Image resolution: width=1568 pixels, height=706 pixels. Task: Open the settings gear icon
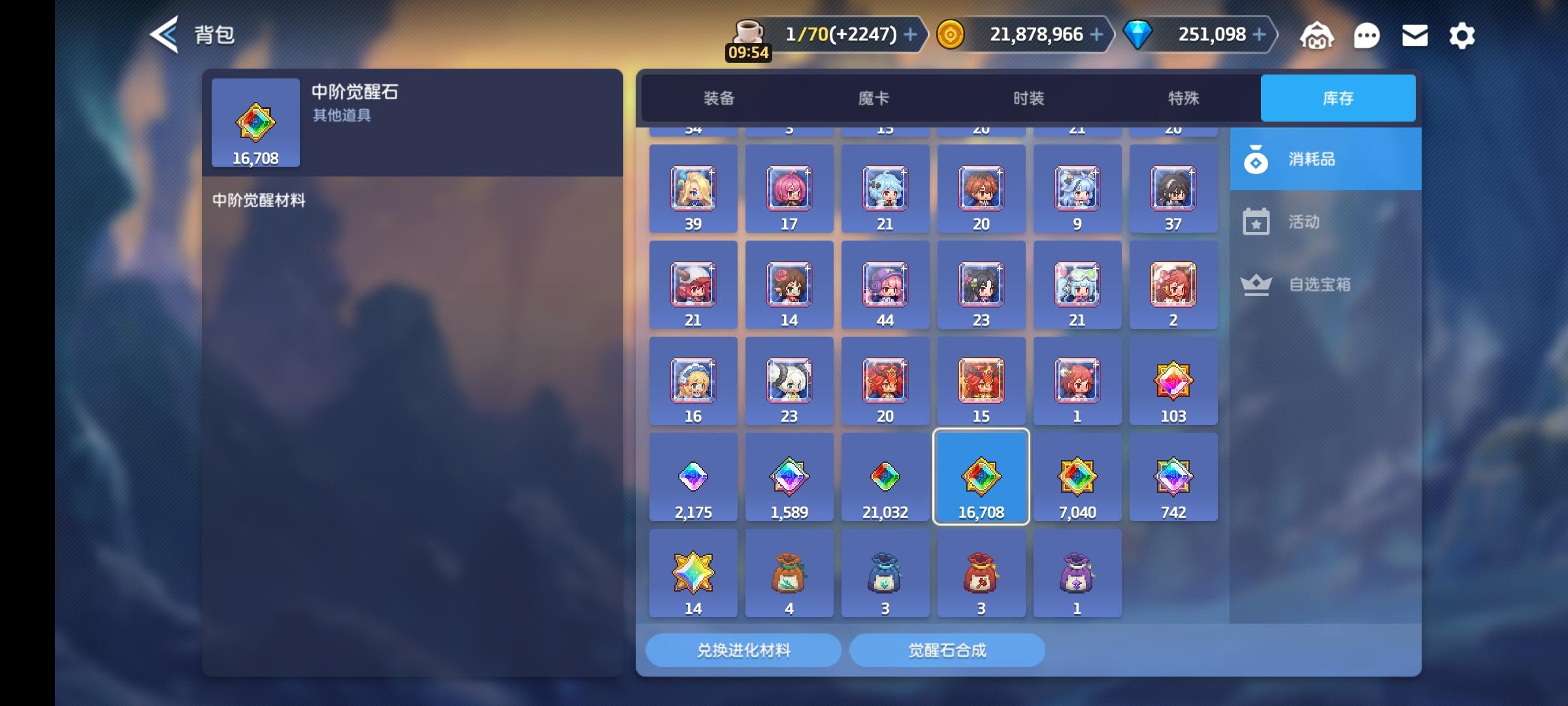click(x=1462, y=35)
